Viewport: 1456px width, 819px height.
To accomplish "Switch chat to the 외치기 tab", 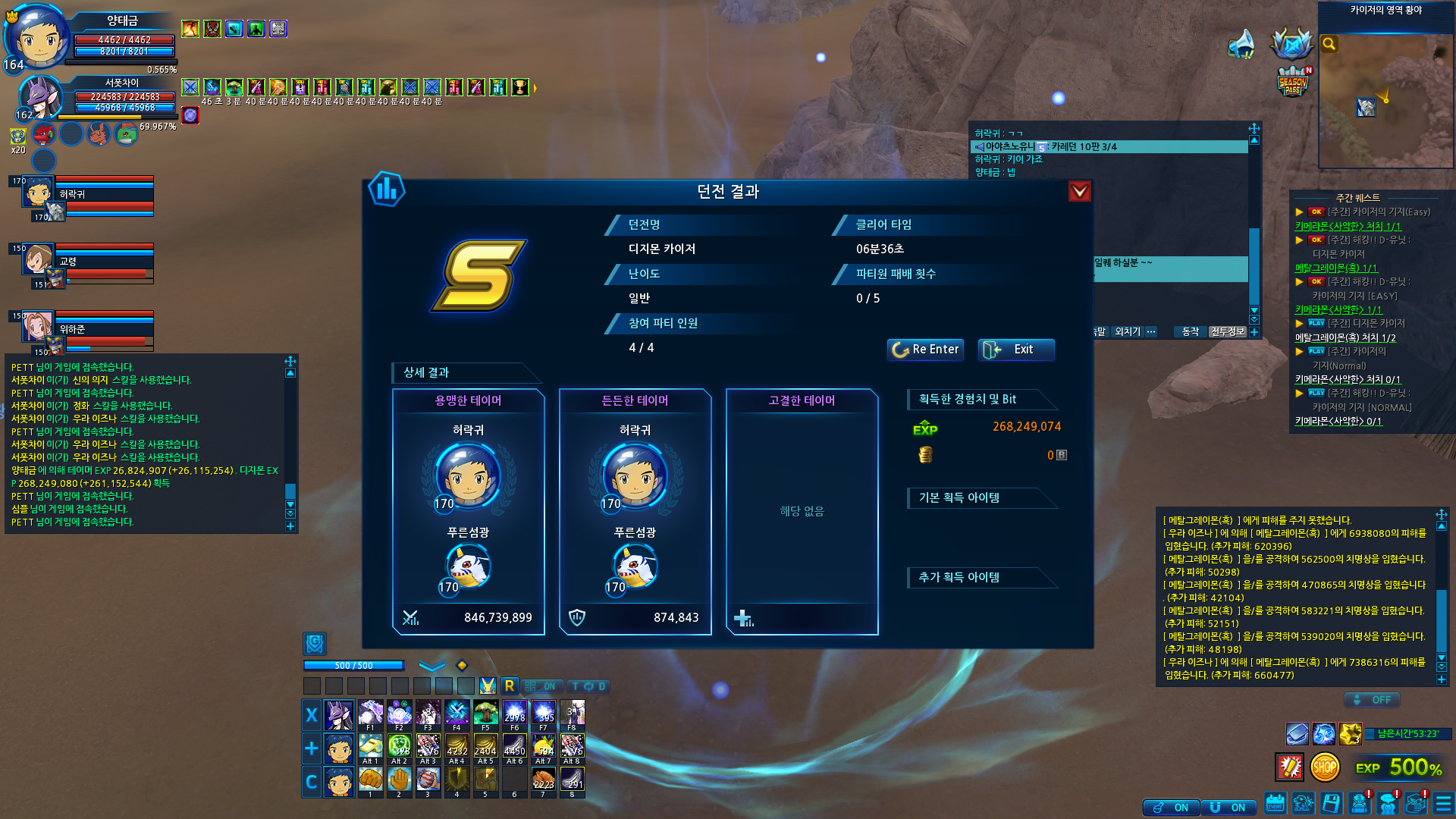I will click(1128, 331).
